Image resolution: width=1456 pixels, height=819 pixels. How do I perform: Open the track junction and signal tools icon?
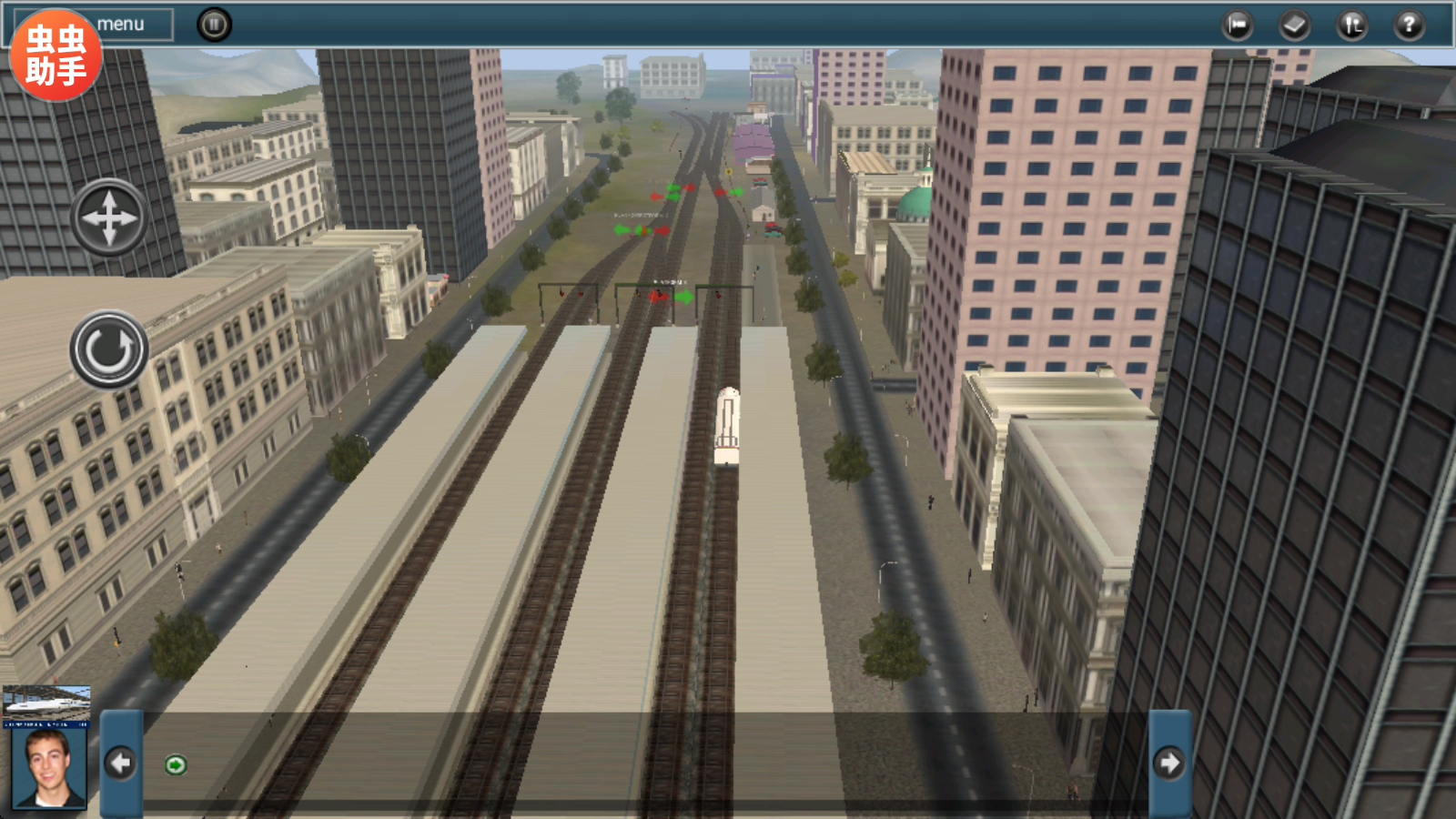point(1351,25)
